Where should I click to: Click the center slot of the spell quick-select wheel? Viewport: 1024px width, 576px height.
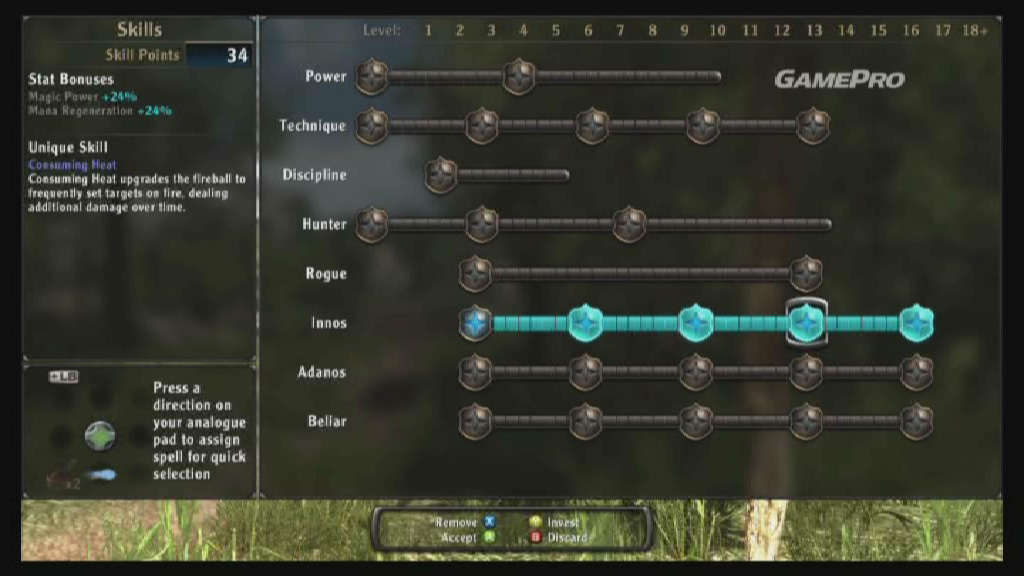point(100,435)
